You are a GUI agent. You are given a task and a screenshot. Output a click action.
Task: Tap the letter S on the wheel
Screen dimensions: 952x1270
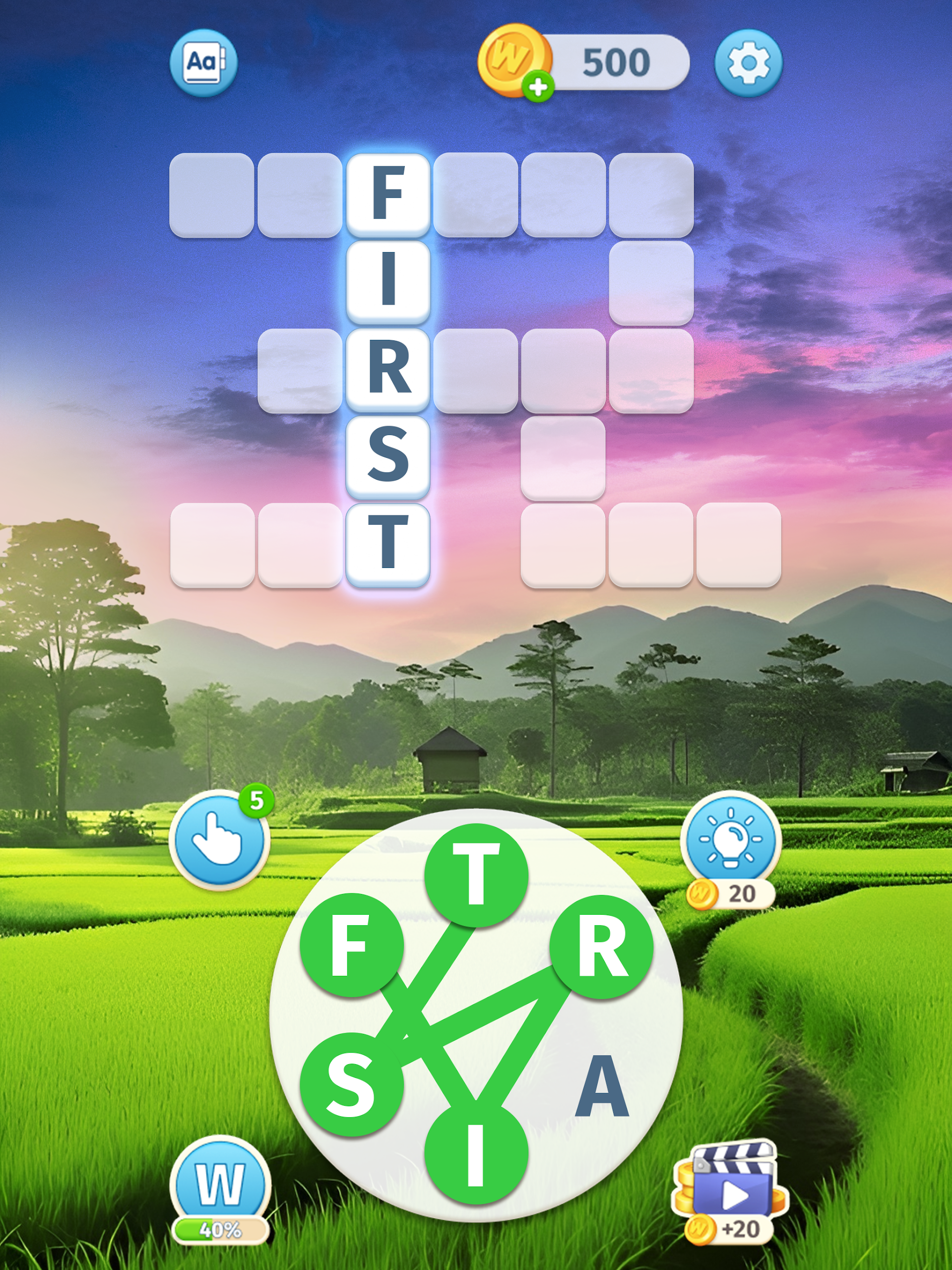click(351, 1085)
